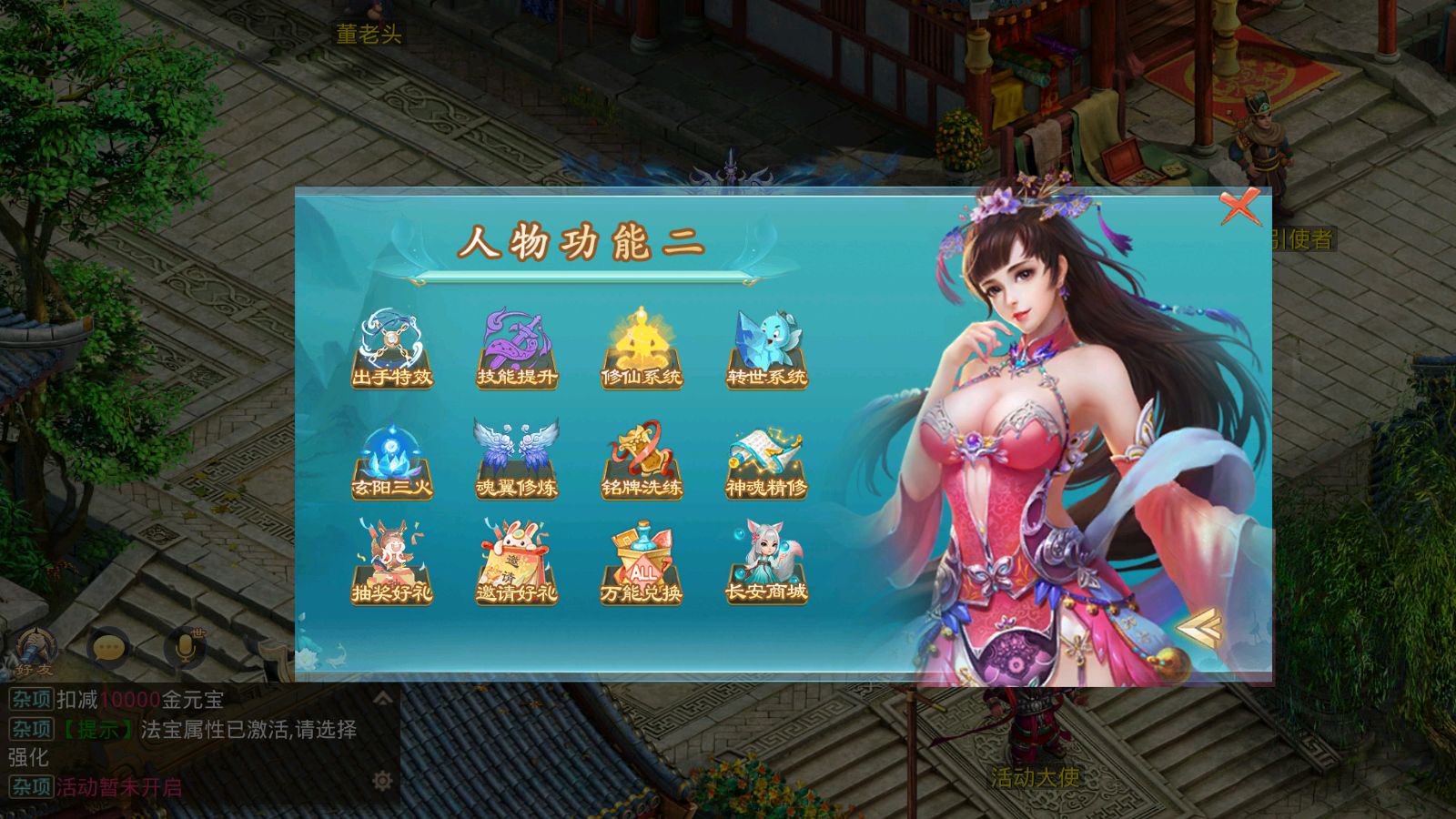Screen dimensions: 1456x819
Task: Open the 出手特效 feature
Action: [392, 349]
